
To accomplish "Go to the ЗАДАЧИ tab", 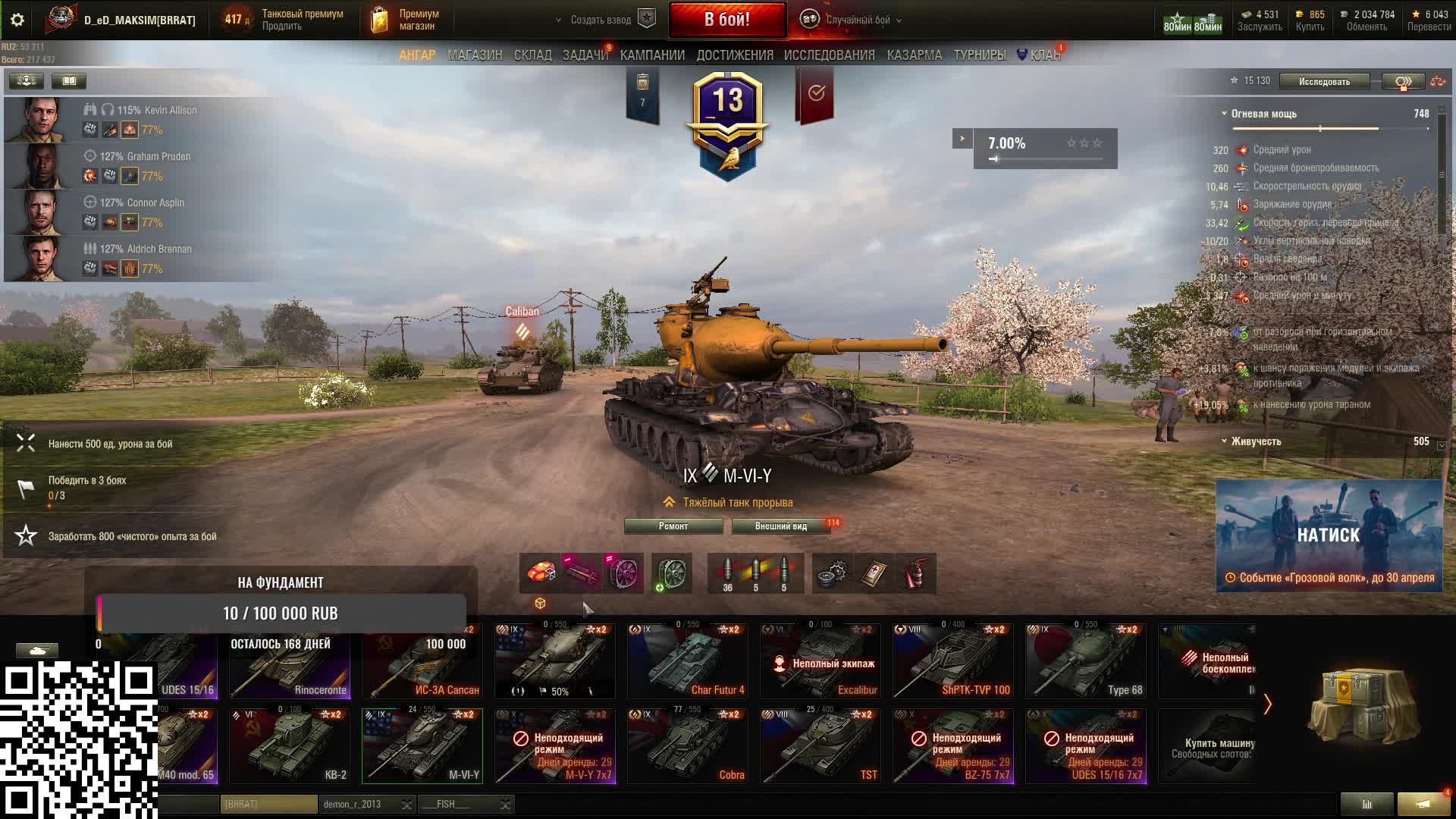I will 585,55.
